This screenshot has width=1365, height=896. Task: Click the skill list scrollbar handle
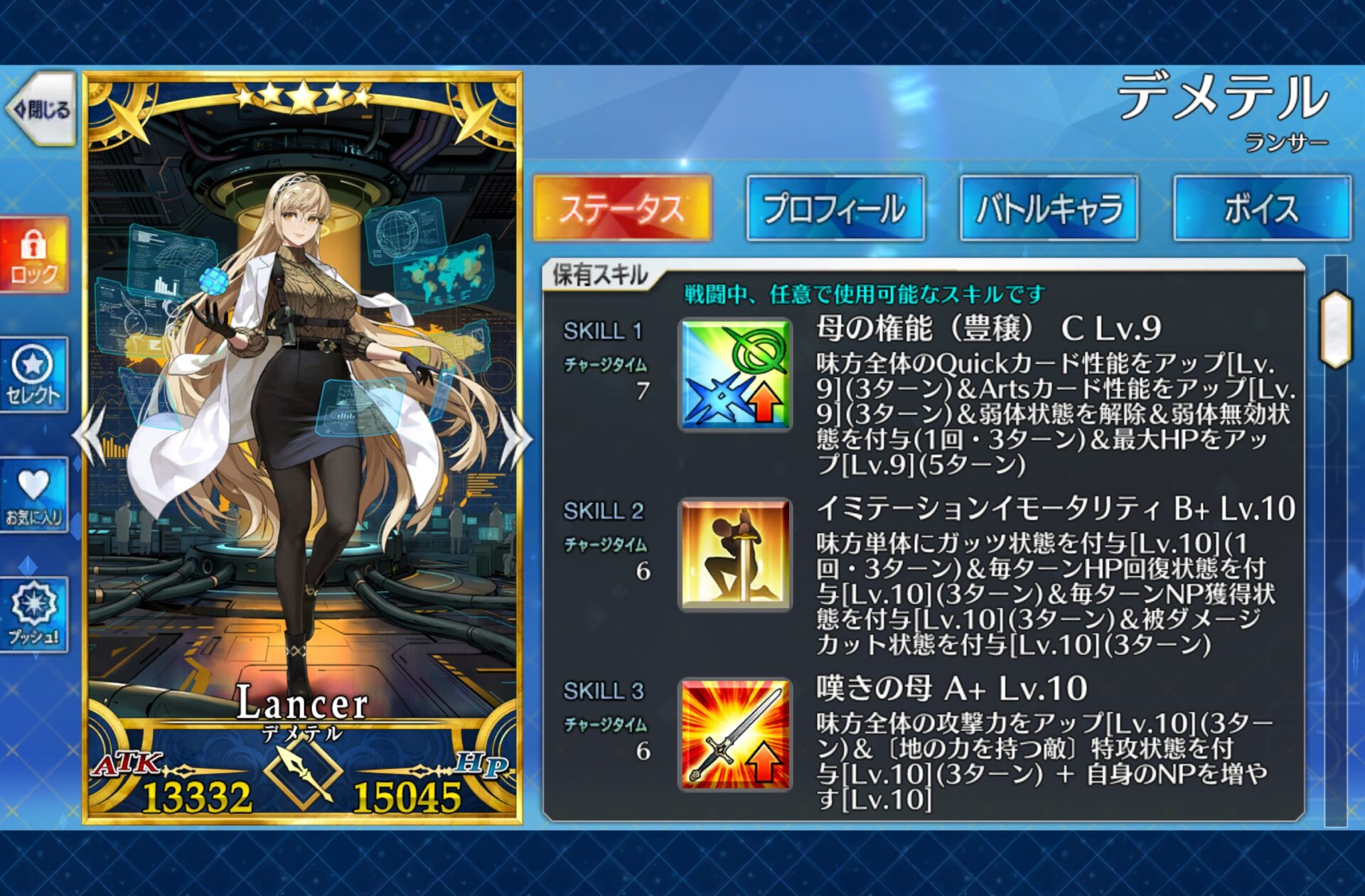coord(1335,328)
